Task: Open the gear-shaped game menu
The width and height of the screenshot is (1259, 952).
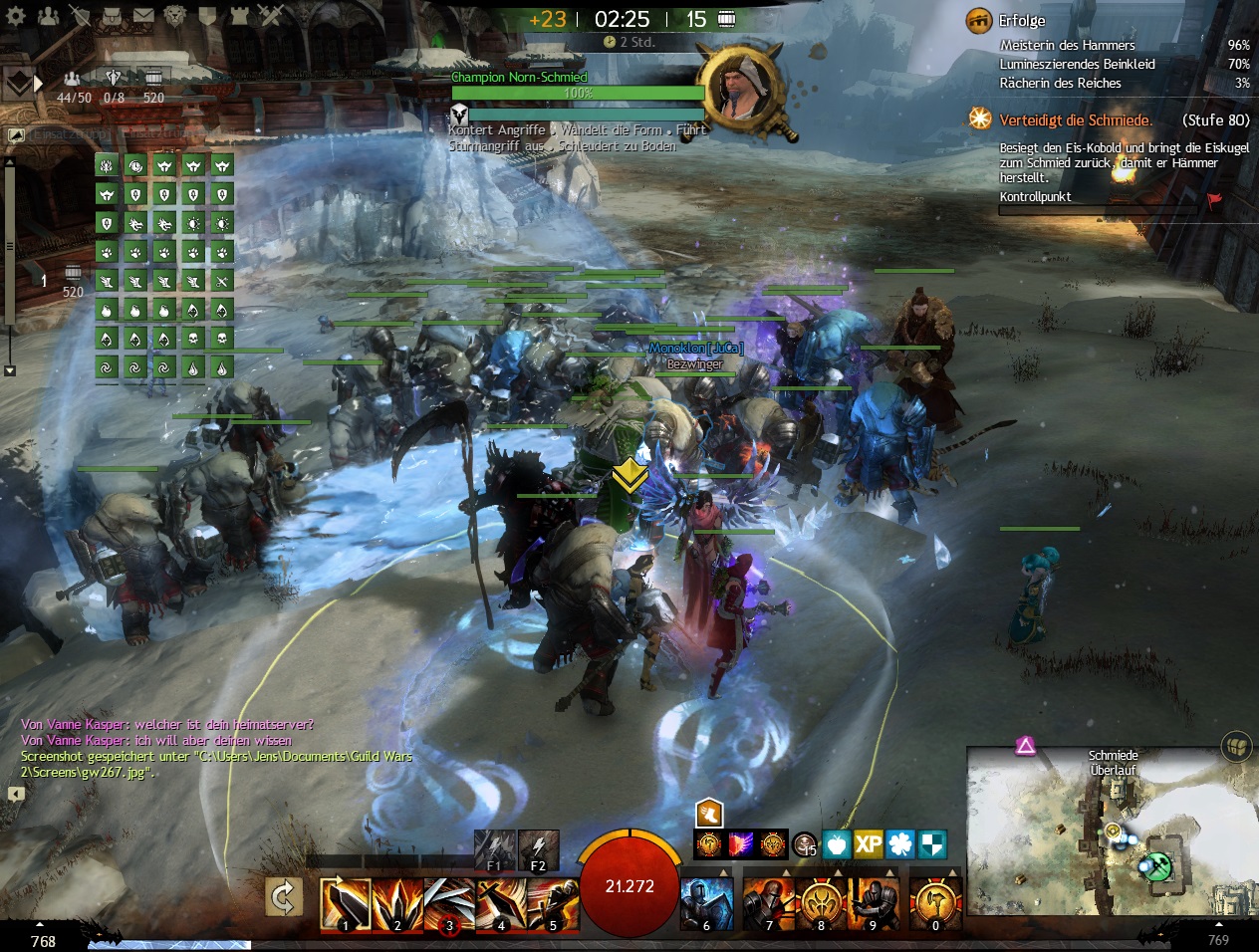Action: pos(16,16)
